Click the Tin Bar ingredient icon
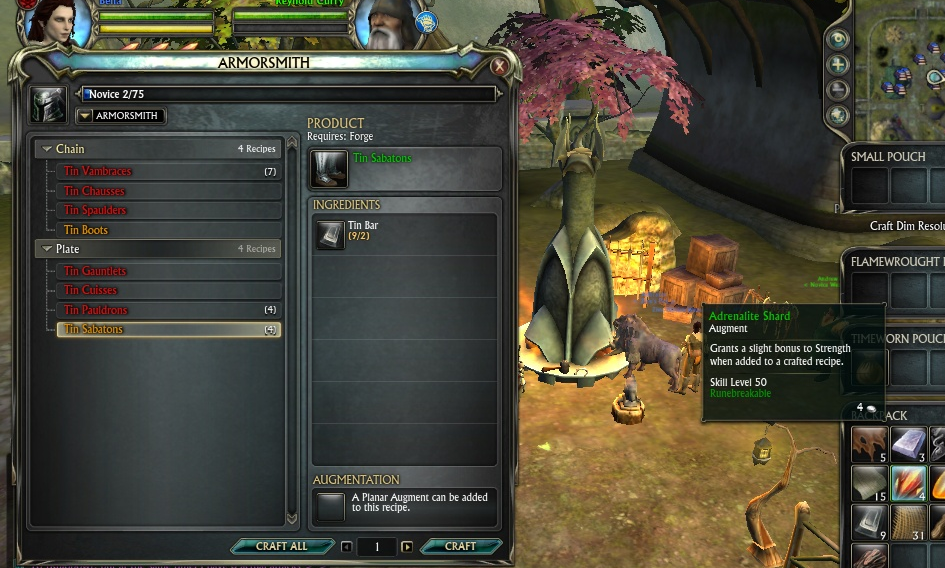The image size is (945, 568). tap(330, 234)
